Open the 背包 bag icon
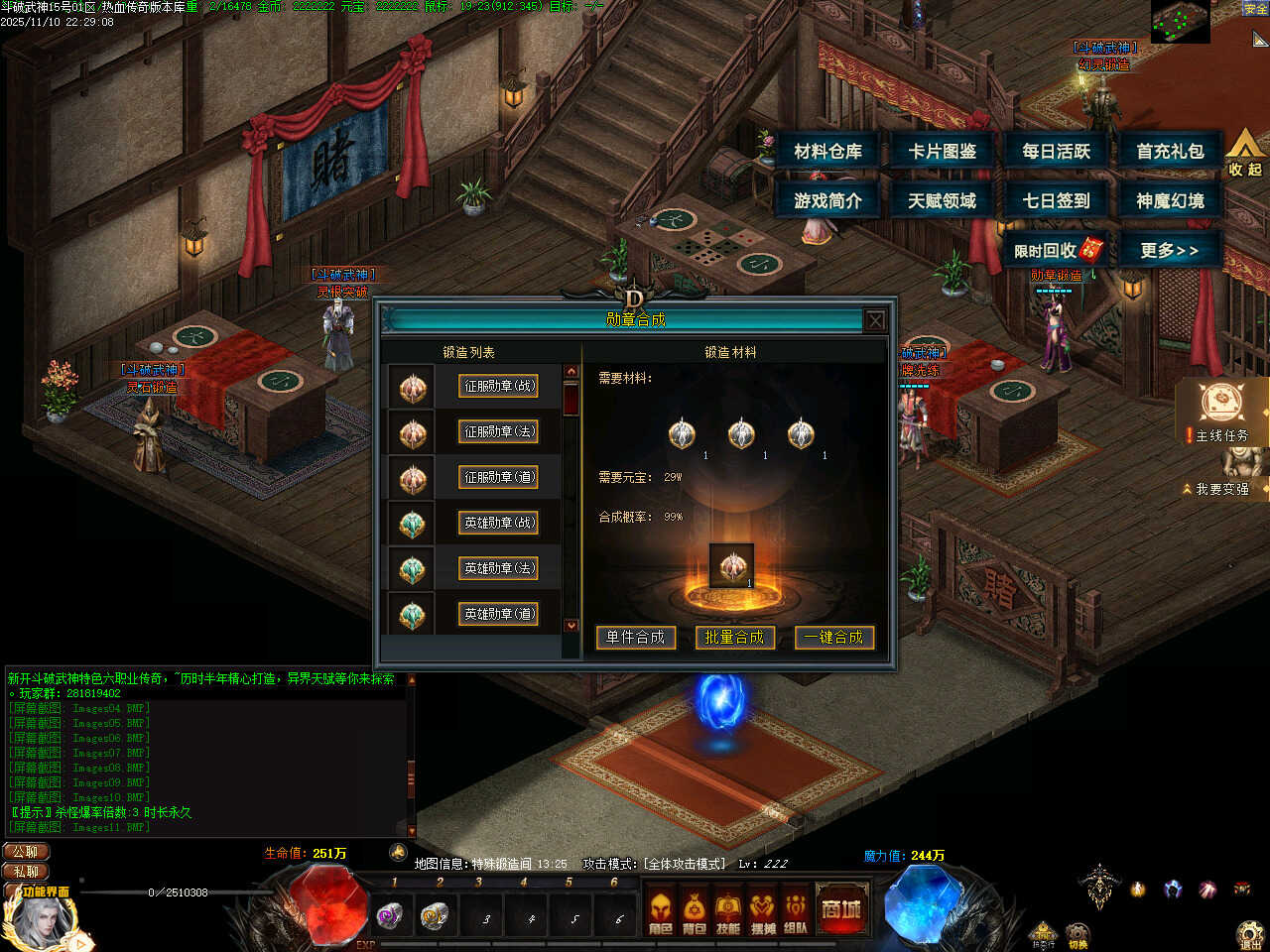The height and width of the screenshot is (952, 1270). point(695,912)
